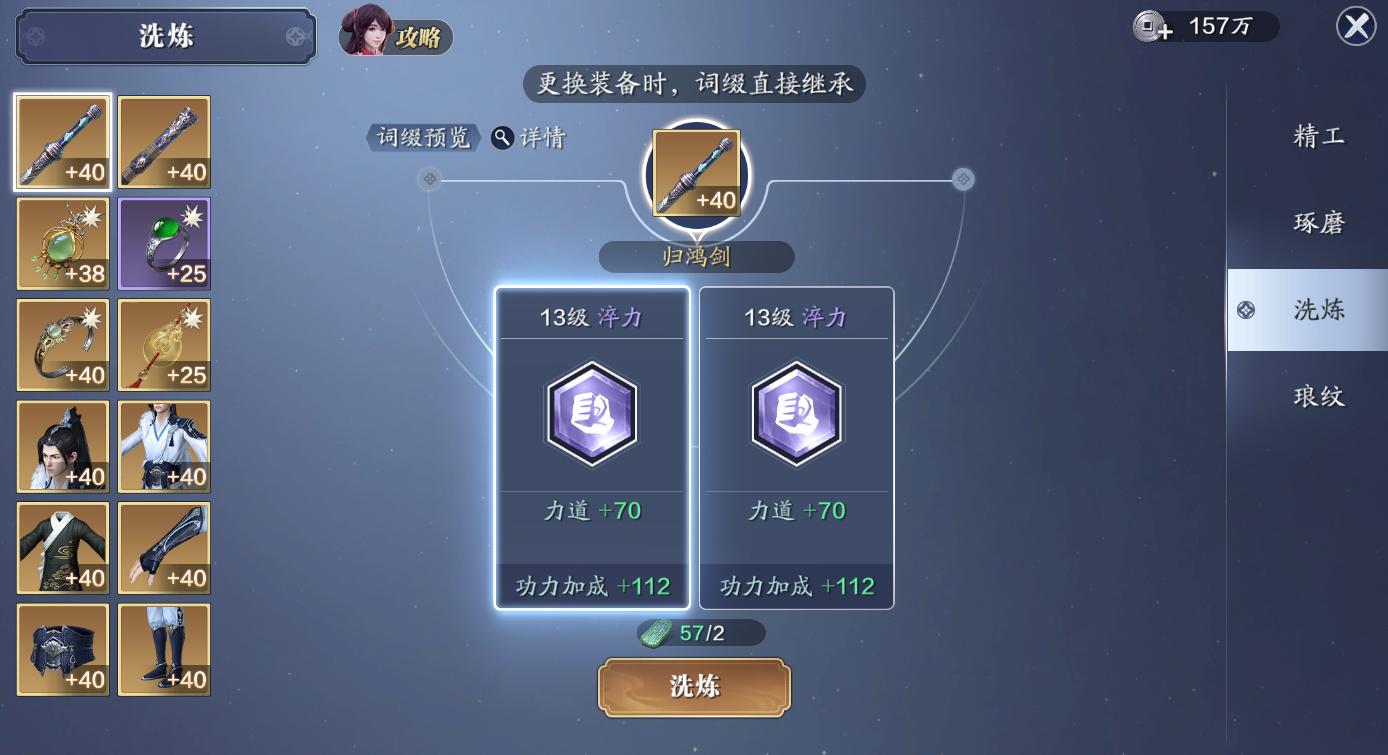Open the +25 talisman equipment item
Screen dimensions: 1388x755
pyautogui.click(x=163, y=344)
